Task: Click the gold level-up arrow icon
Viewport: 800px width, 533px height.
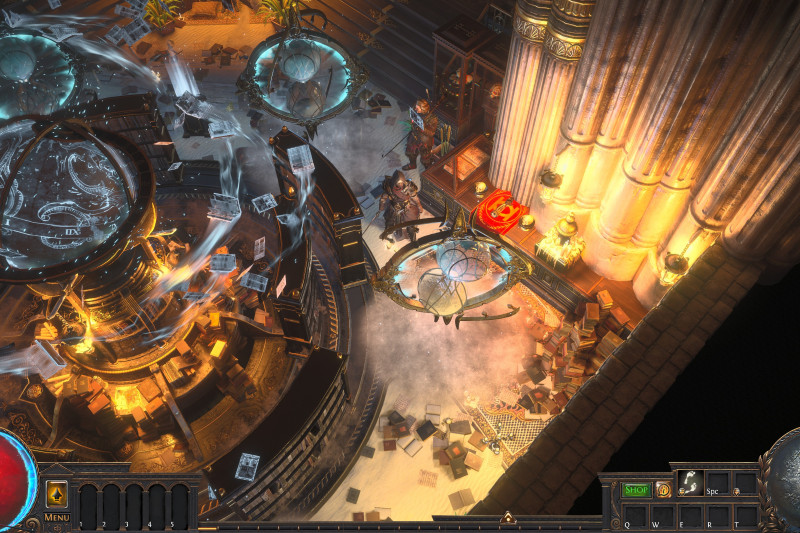Action: 56,494
